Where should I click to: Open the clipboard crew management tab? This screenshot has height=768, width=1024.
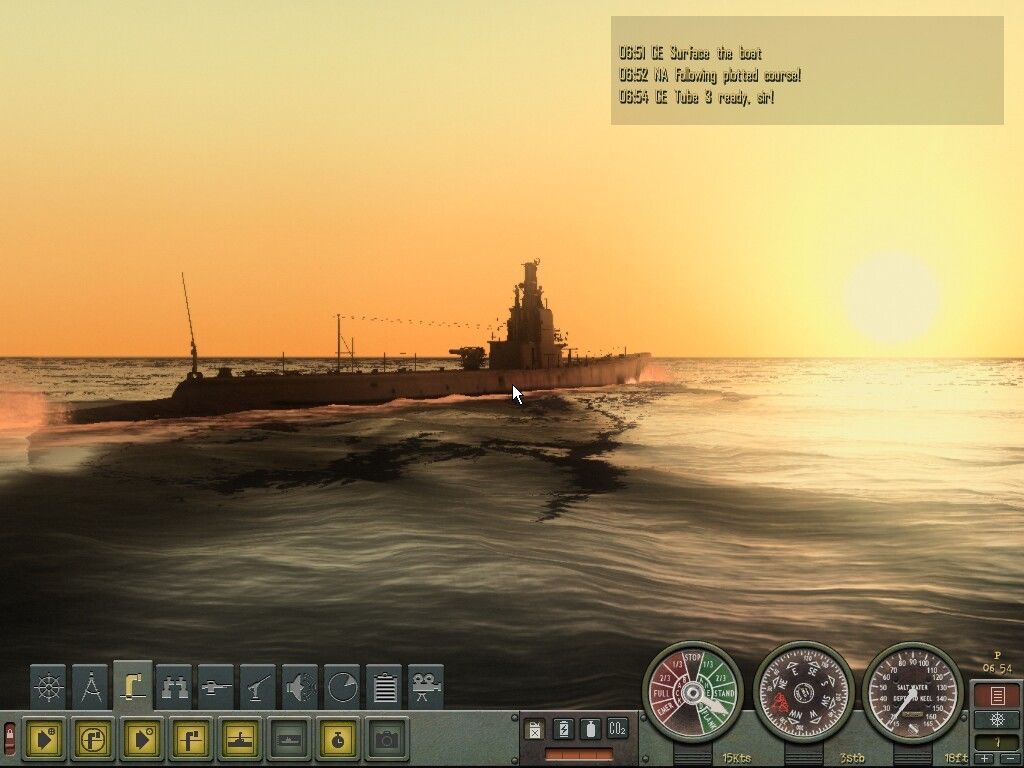tap(384, 687)
